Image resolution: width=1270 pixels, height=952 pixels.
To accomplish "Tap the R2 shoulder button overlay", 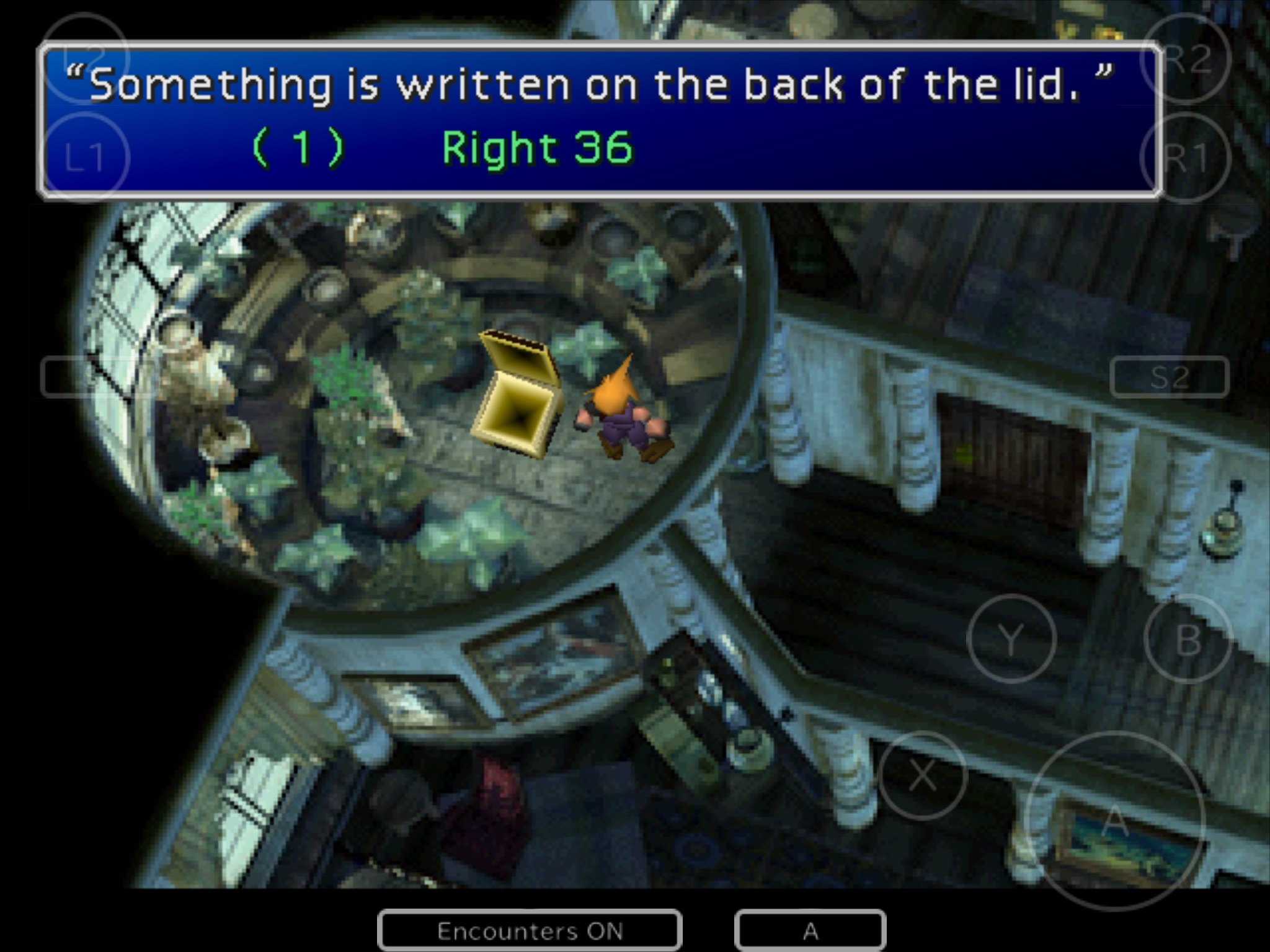I will pyautogui.click(x=1186, y=58).
